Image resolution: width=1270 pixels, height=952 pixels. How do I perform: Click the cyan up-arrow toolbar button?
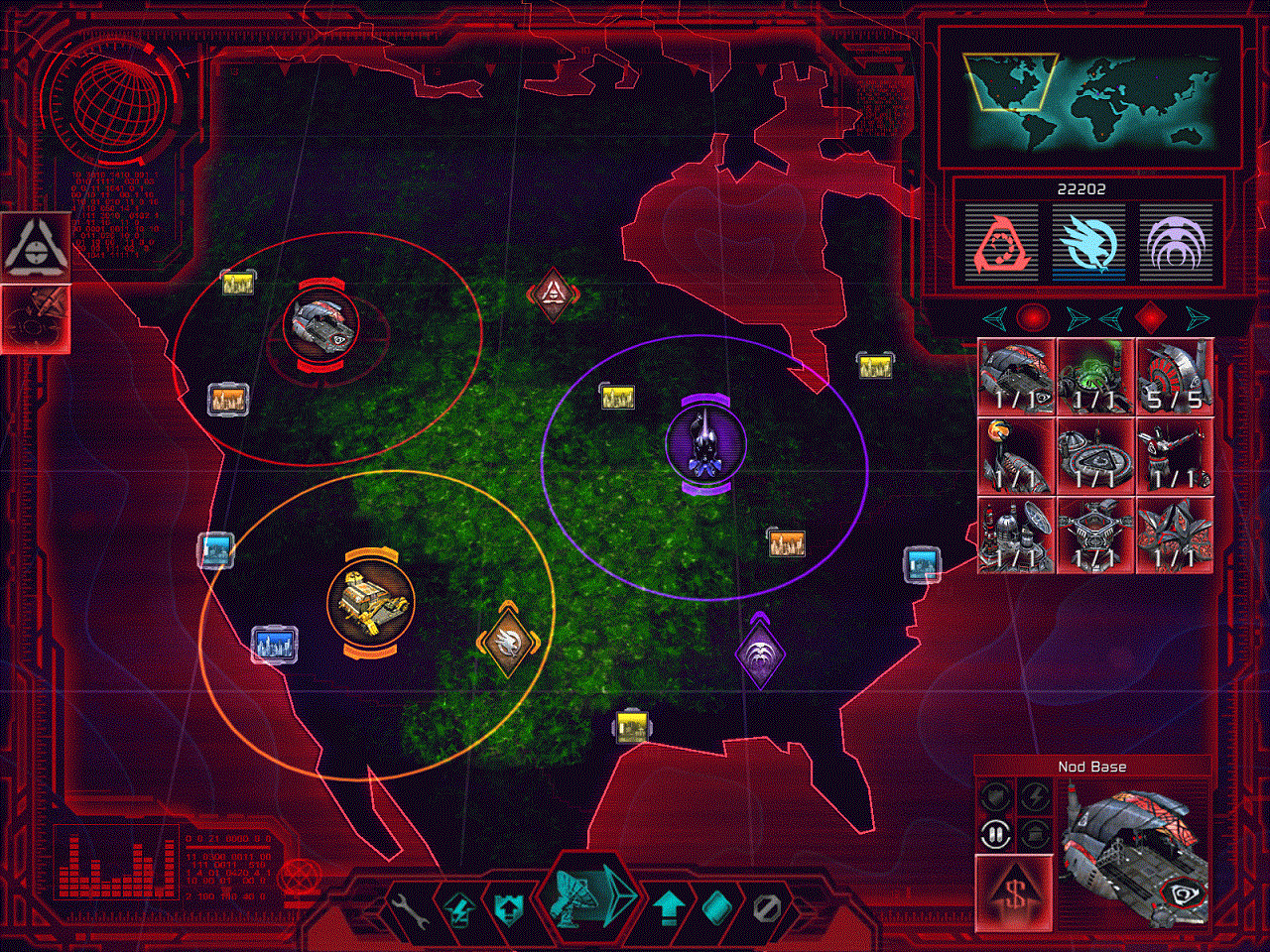pyautogui.click(x=670, y=907)
